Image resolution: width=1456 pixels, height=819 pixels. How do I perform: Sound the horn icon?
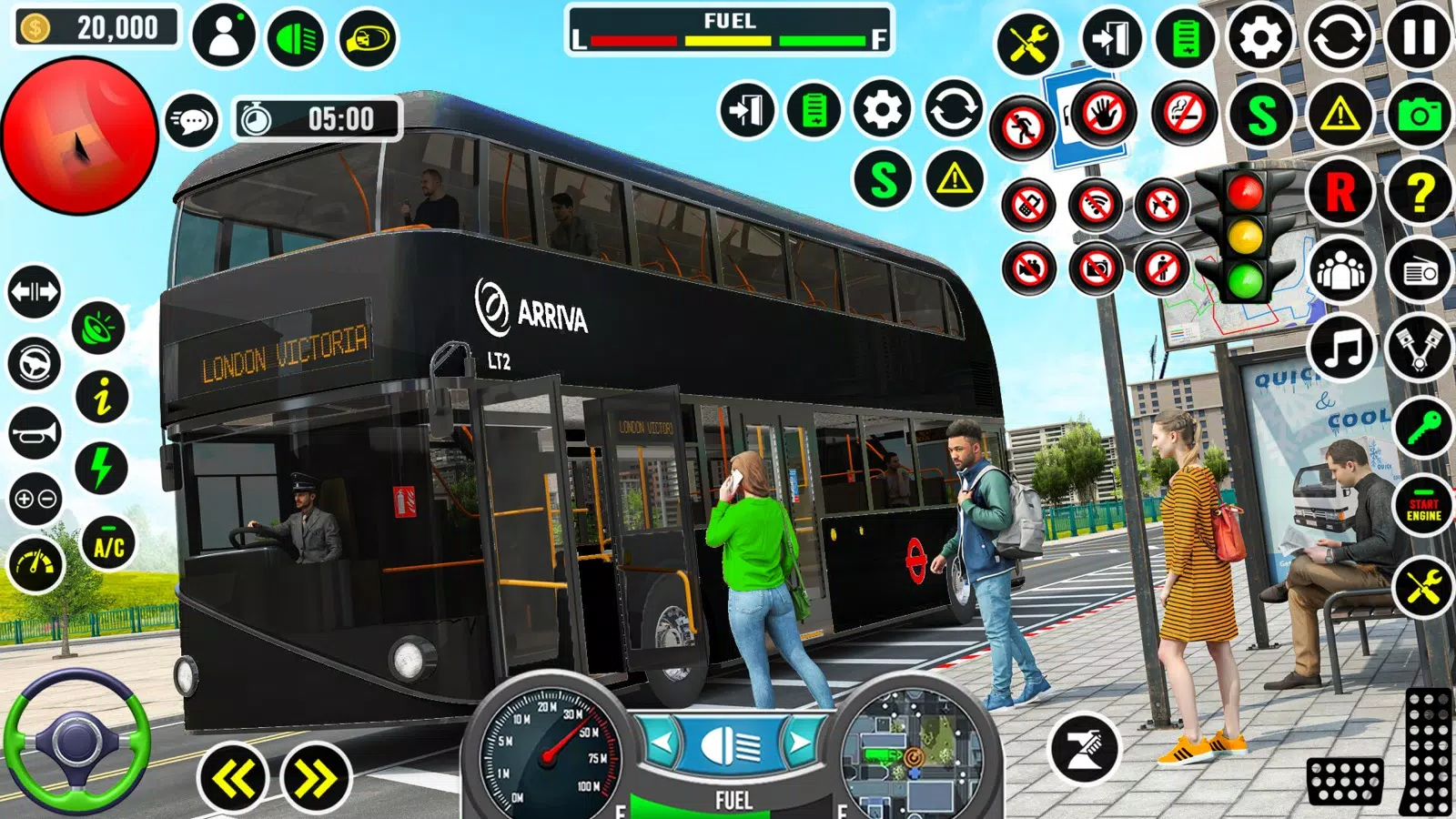click(35, 433)
